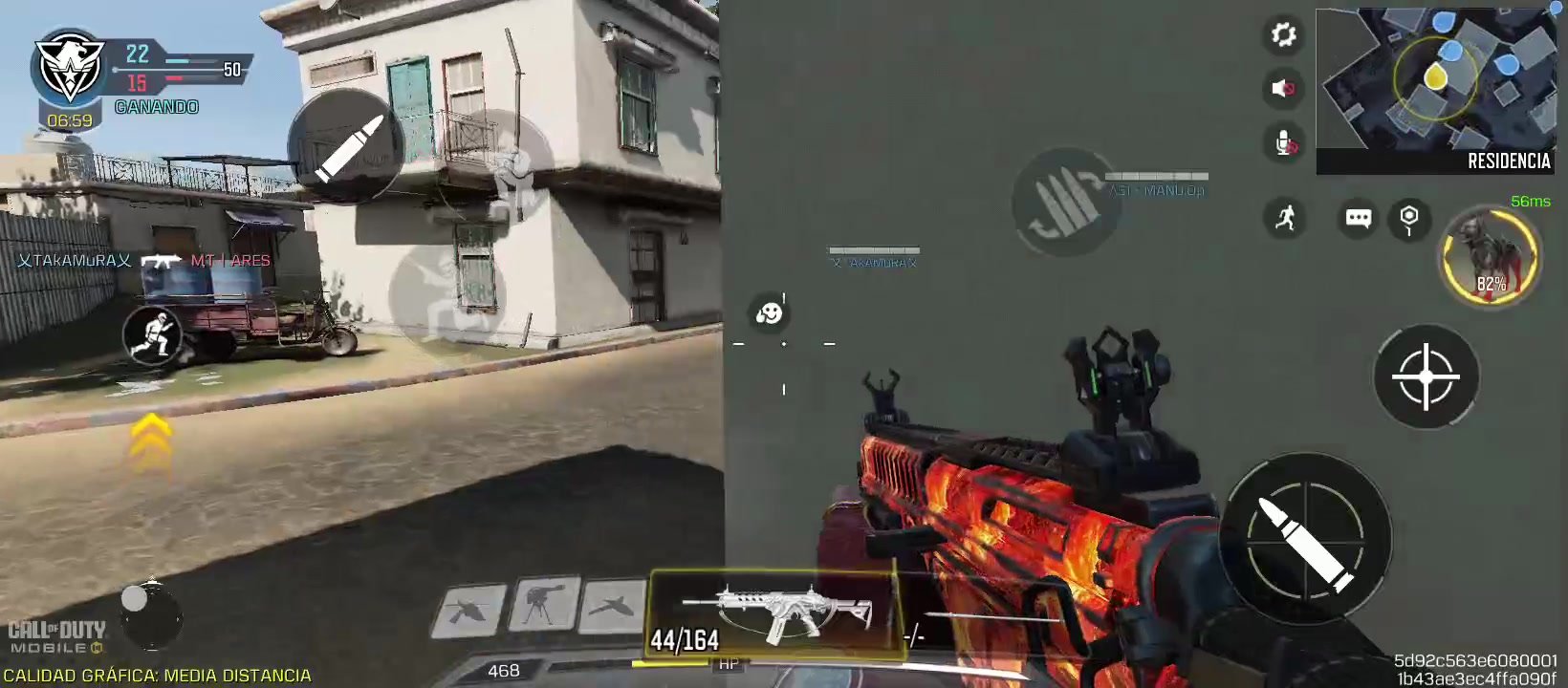
Task: Unmute the game speaker audio
Action: pos(1283,89)
